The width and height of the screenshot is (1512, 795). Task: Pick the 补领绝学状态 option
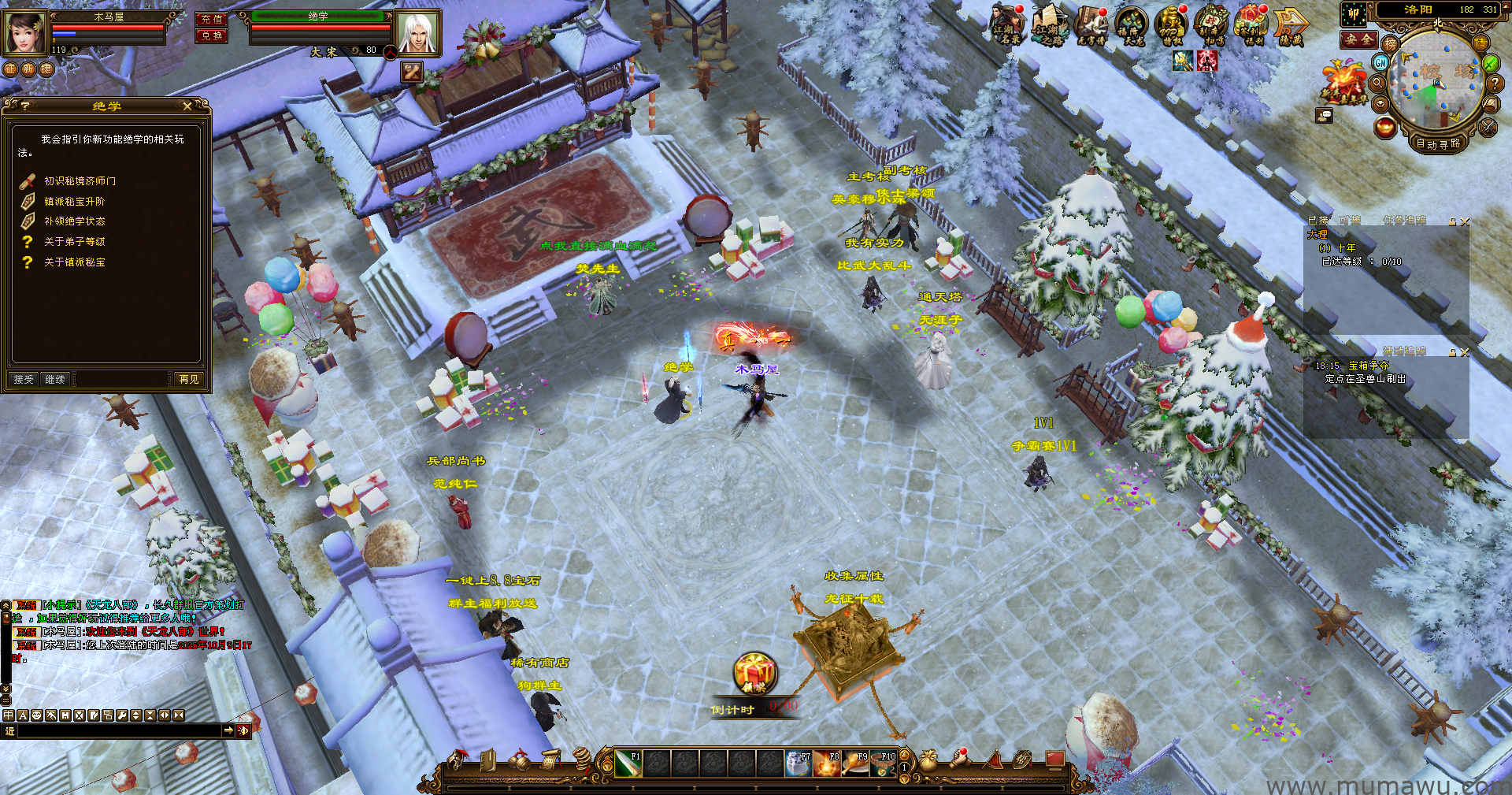point(74,221)
